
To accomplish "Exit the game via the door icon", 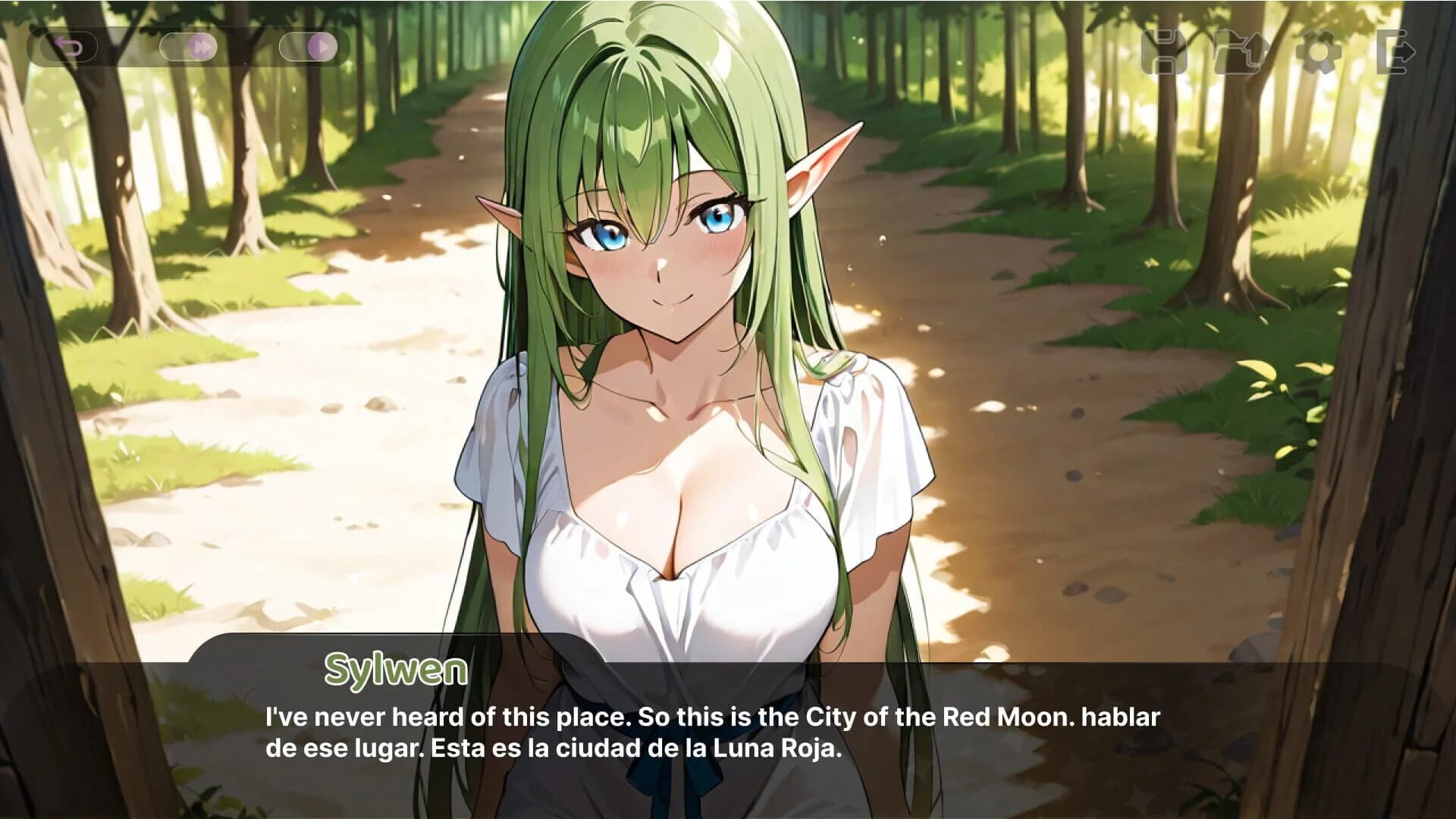I will [x=1395, y=51].
